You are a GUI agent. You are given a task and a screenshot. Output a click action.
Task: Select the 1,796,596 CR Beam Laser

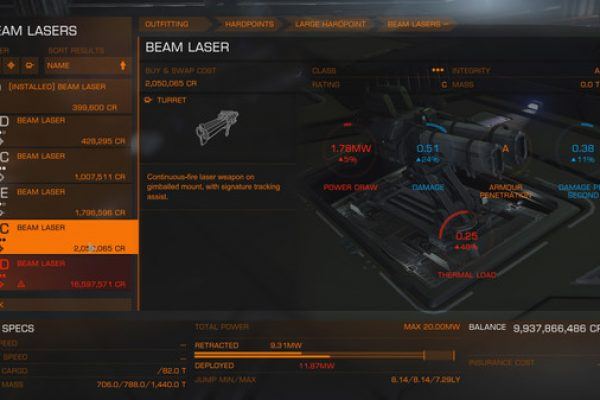(67, 198)
